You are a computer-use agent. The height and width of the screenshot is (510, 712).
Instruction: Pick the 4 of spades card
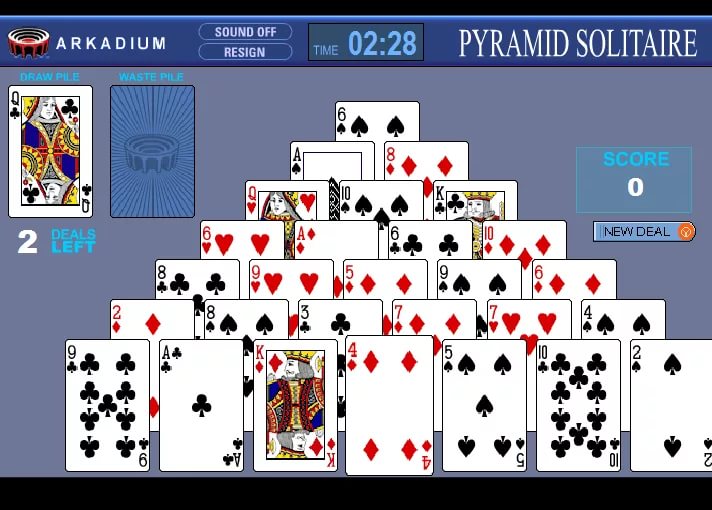[x=622, y=319]
